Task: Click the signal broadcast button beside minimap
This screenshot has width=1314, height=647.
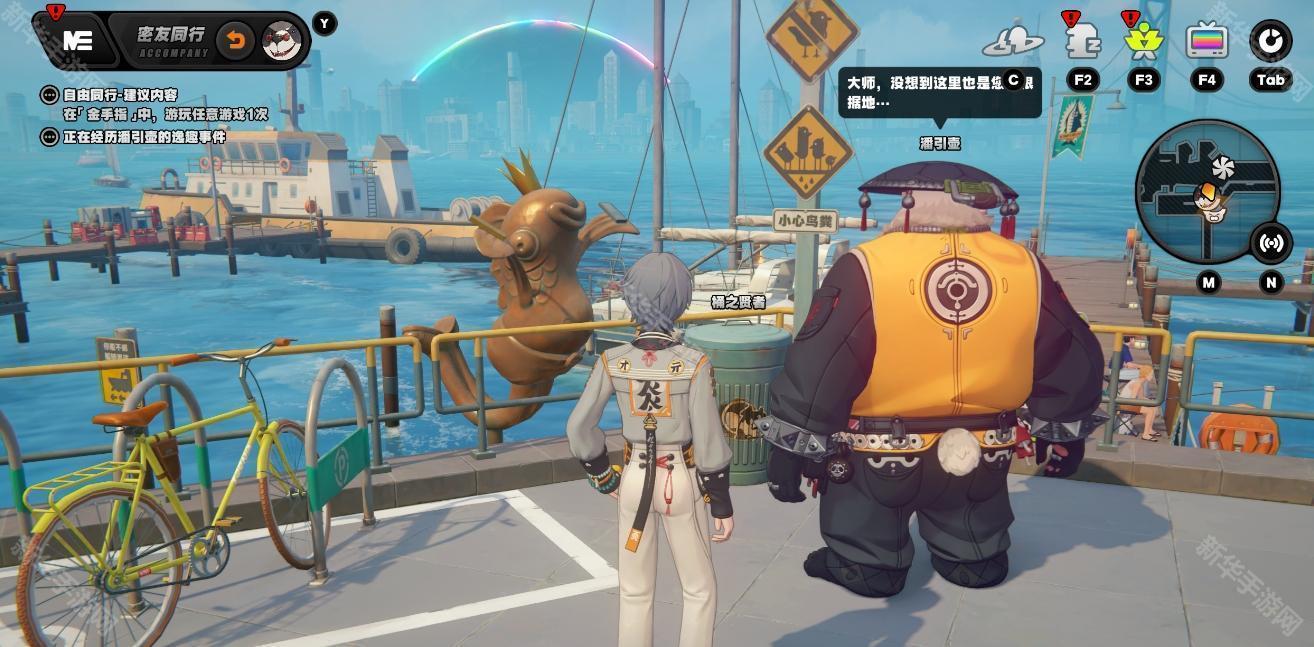Action: pos(1271,243)
